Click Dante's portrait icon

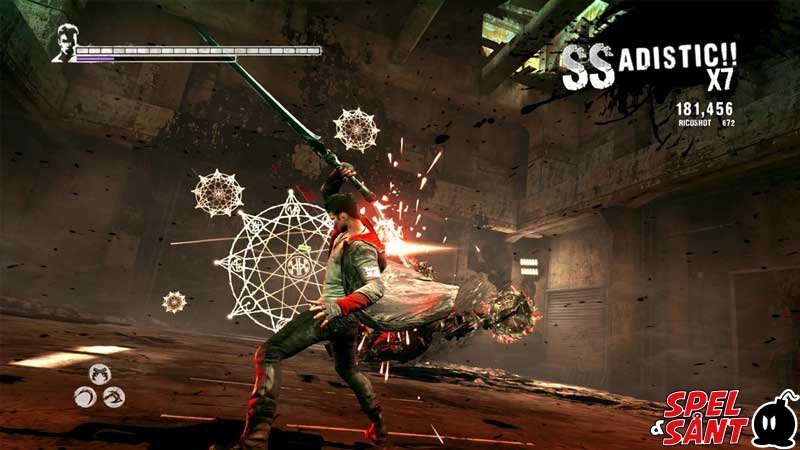click(65, 43)
